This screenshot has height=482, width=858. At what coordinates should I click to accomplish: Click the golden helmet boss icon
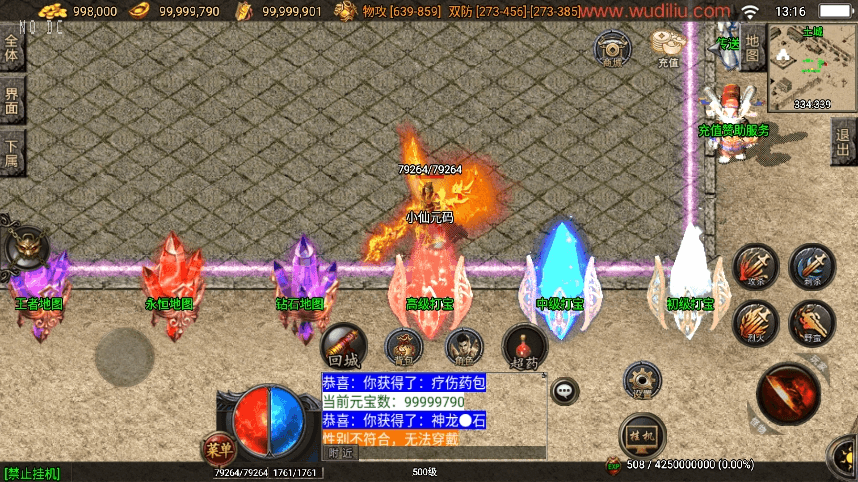[25, 246]
